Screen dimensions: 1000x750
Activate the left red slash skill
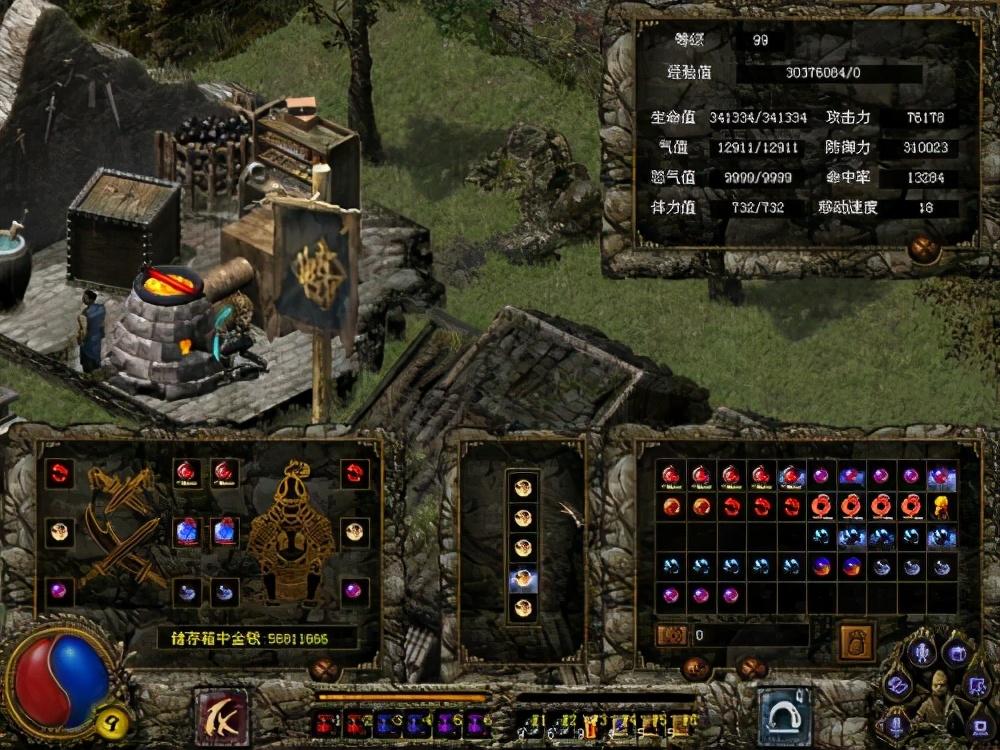221,716
